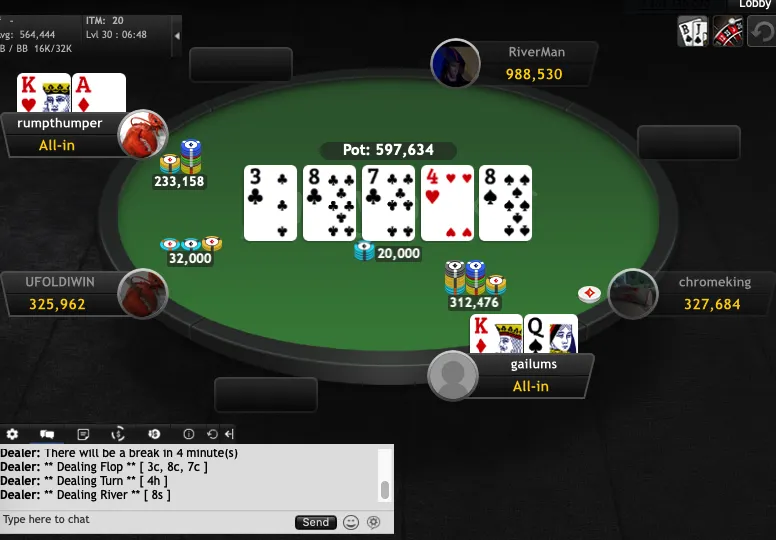
Task: Switch to the notes tab
Action: tap(83, 434)
